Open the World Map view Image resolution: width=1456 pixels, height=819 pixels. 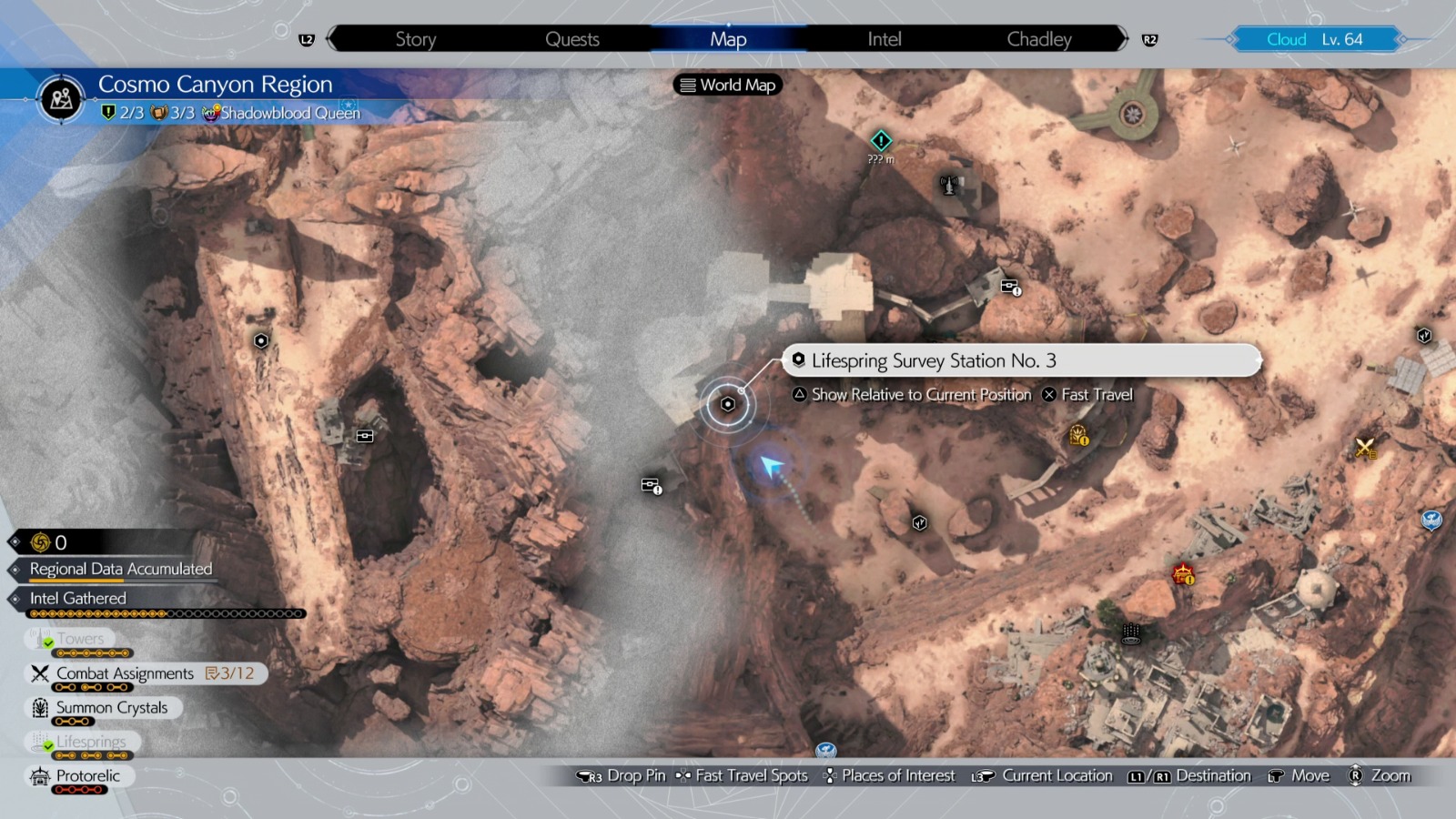coord(727,85)
